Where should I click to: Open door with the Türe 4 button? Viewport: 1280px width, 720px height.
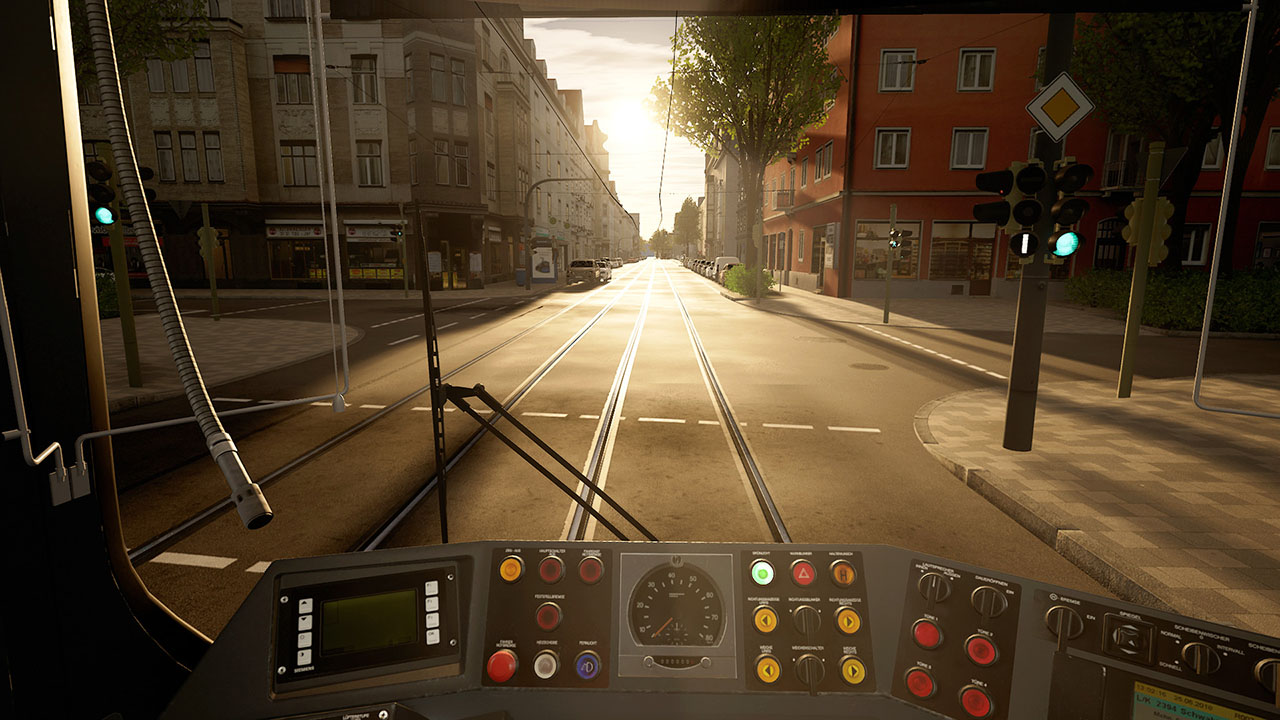click(x=975, y=701)
